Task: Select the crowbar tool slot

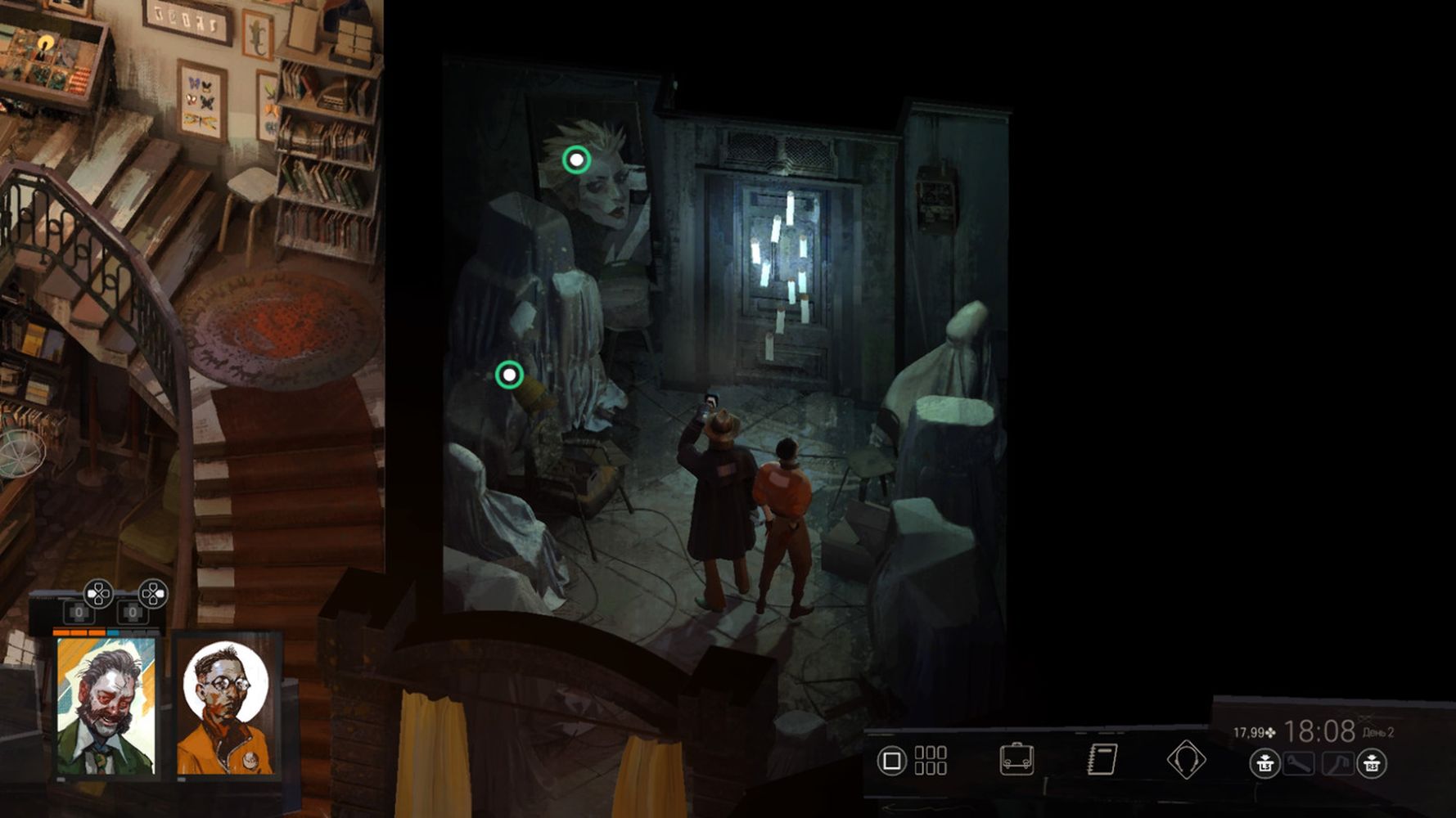Action: click(x=1337, y=764)
